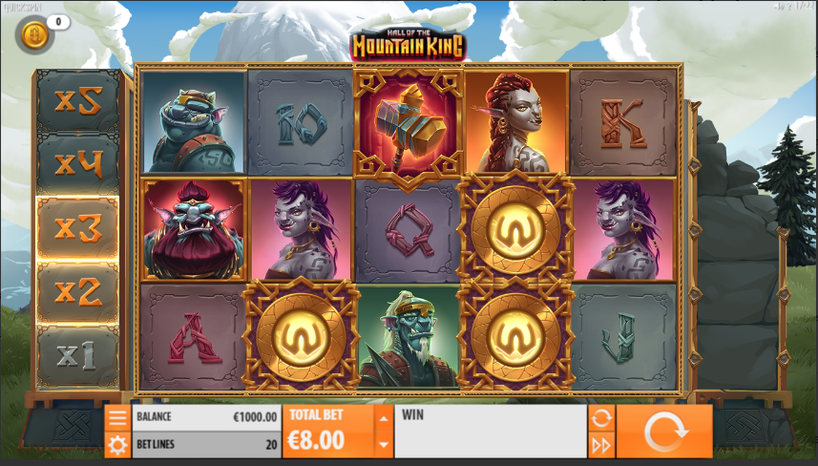
Task: Spin the reels with the large orange button
Action: click(664, 432)
